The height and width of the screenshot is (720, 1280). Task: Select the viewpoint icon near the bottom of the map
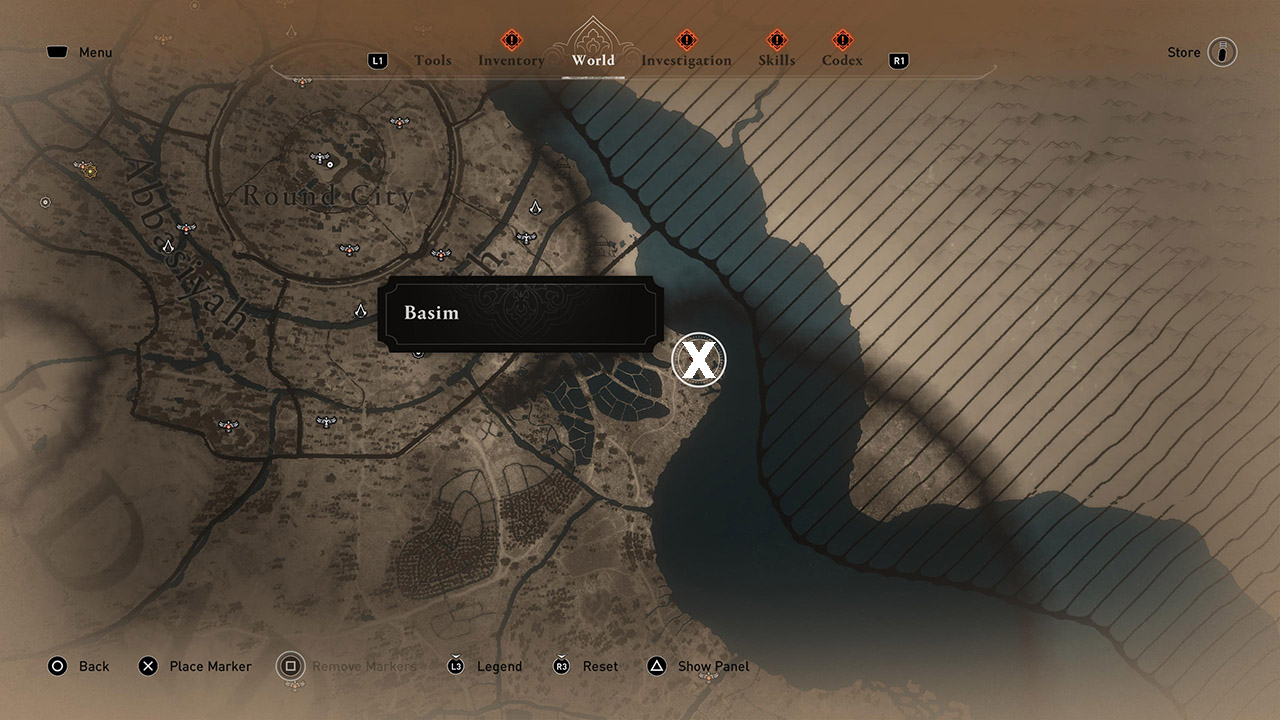tap(324, 422)
